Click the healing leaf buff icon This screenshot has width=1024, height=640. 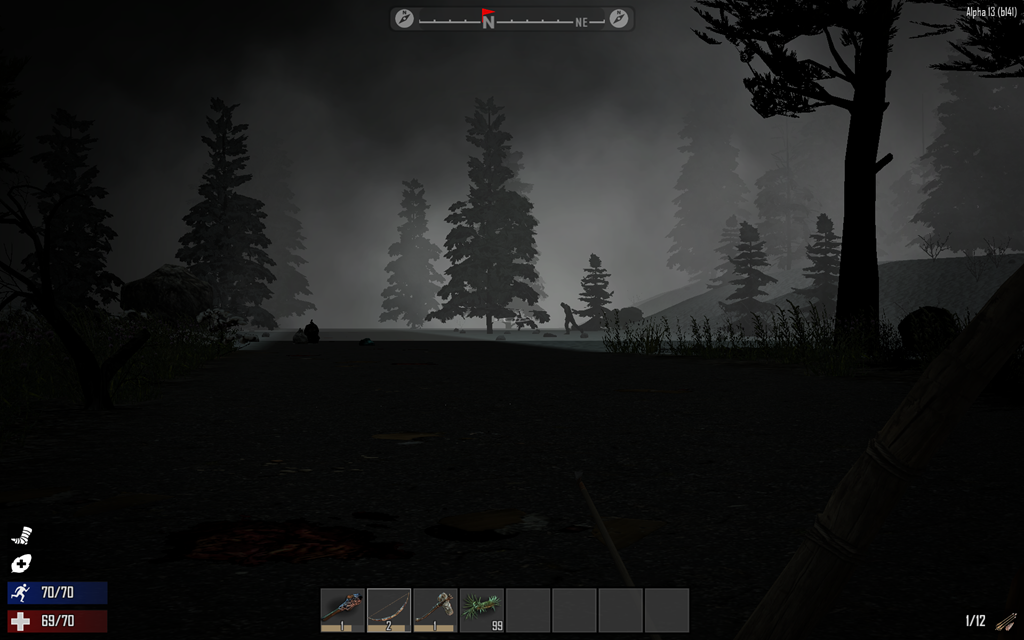click(x=21, y=563)
